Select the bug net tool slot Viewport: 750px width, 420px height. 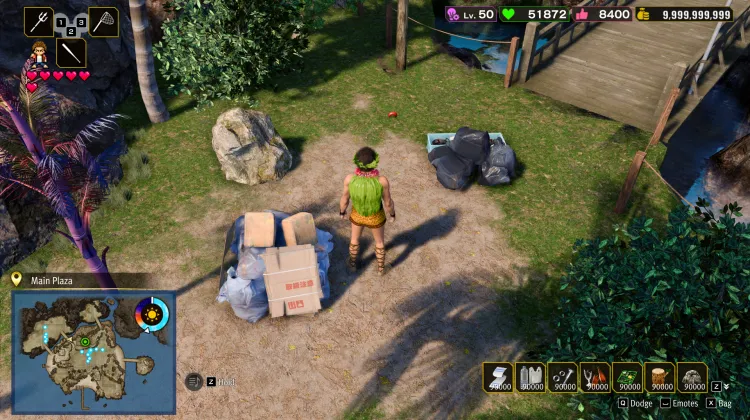(x=104, y=20)
